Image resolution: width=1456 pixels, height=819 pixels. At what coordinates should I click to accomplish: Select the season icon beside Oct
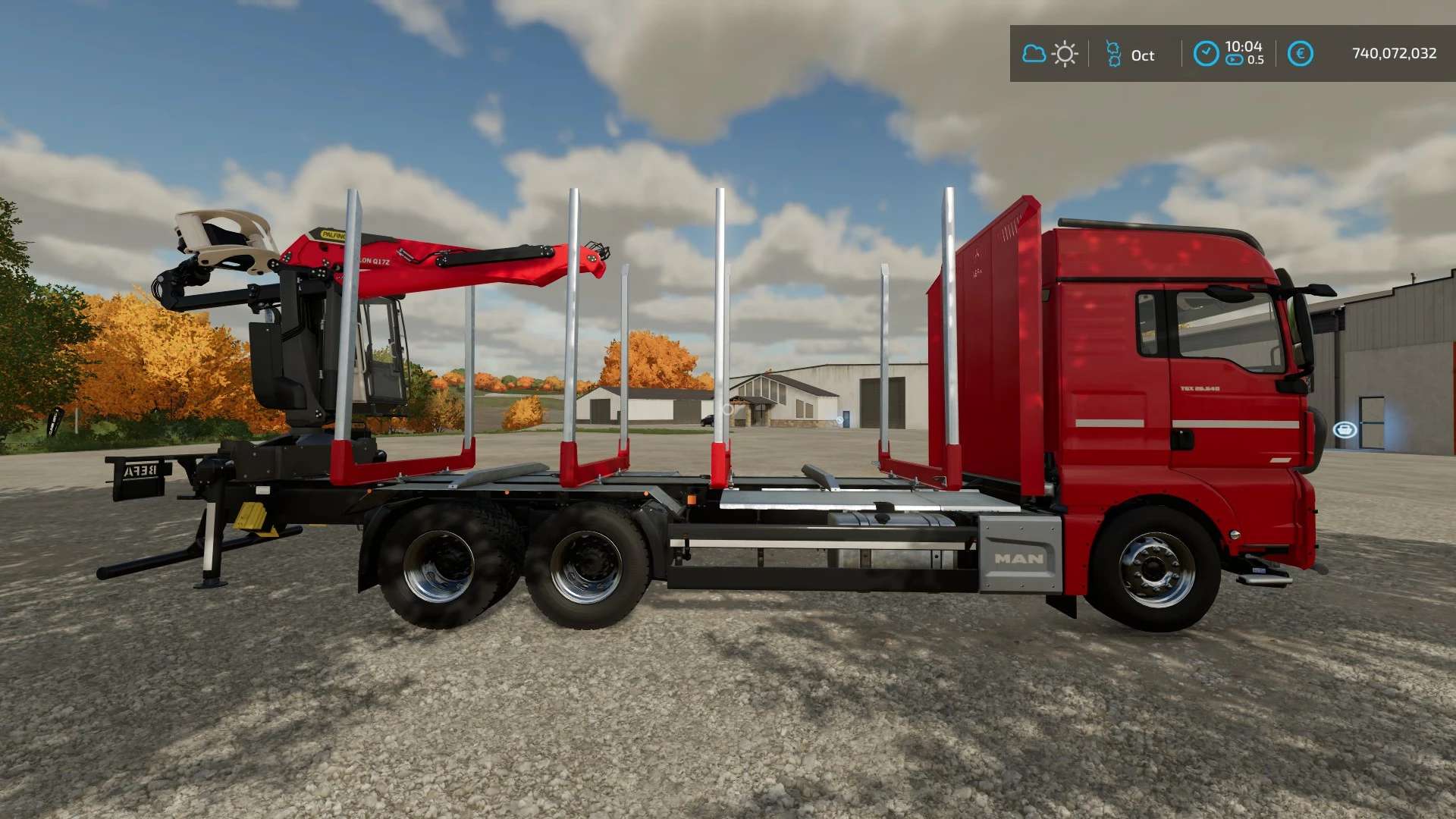click(x=1113, y=55)
